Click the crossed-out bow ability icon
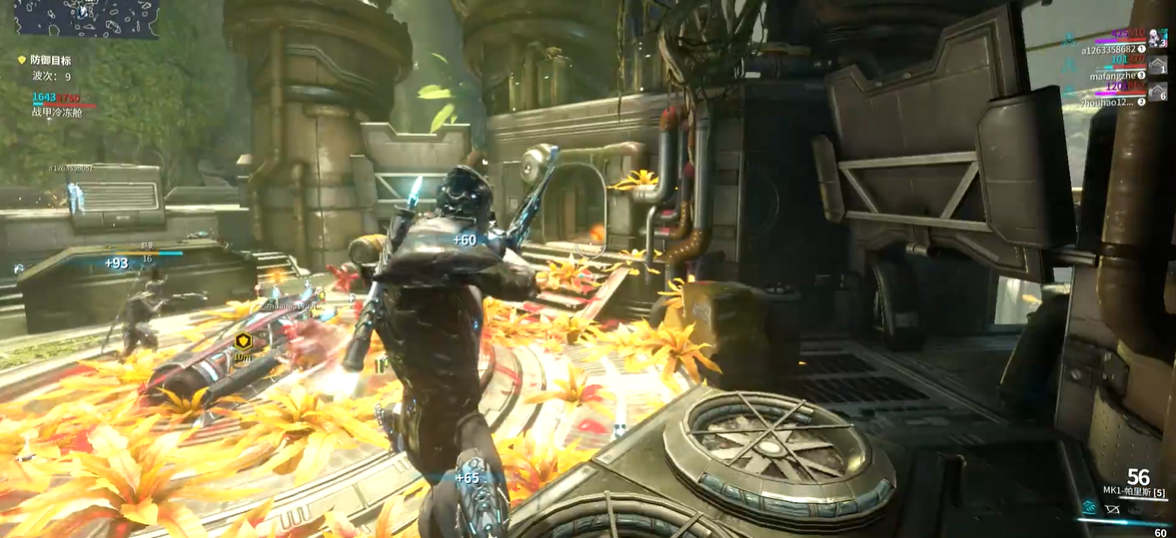Viewport: 1176px width, 538px height. point(1112,509)
